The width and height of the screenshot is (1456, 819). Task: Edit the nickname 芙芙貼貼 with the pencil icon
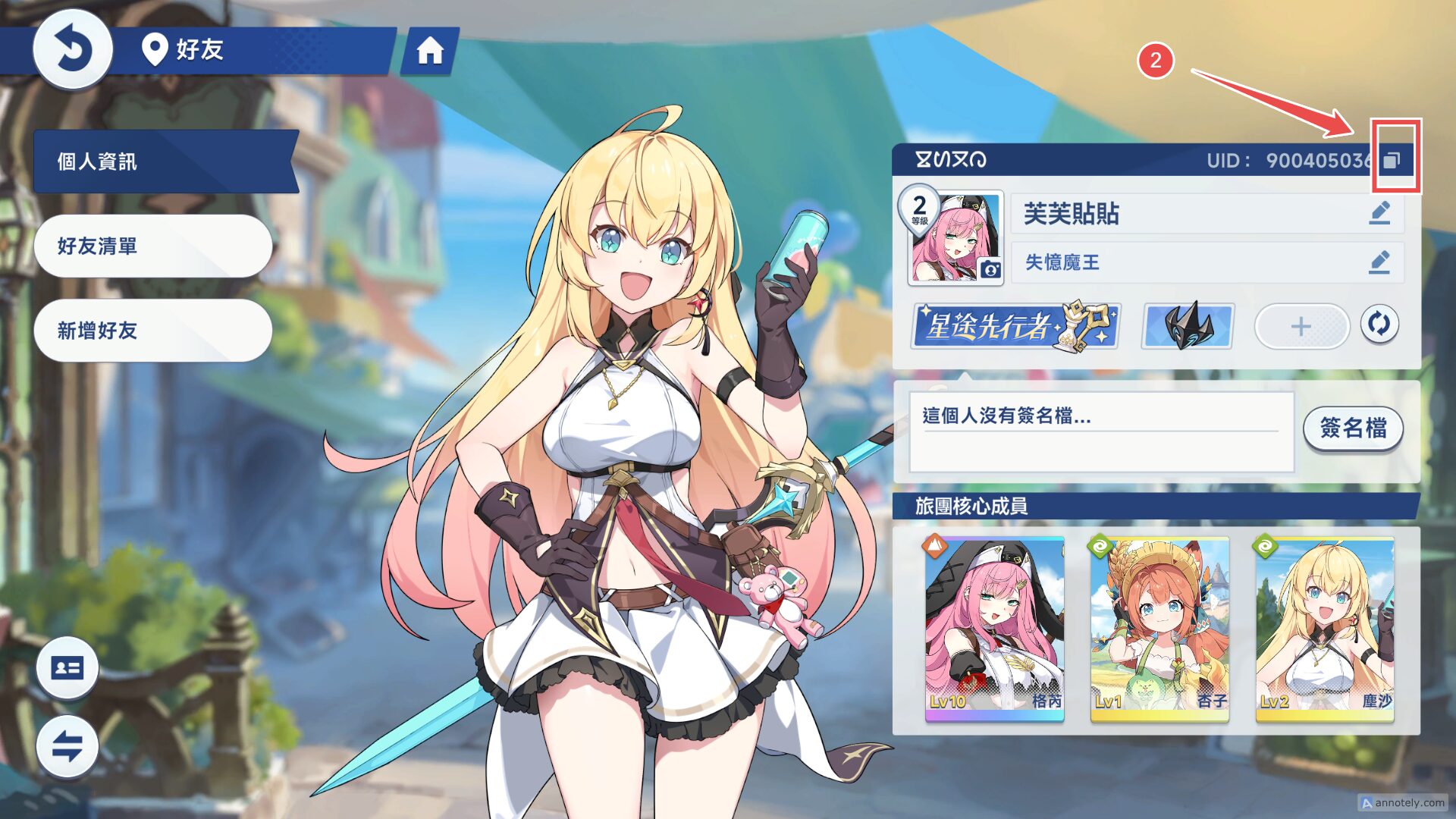pyautogui.click(x=1380, y=214)
